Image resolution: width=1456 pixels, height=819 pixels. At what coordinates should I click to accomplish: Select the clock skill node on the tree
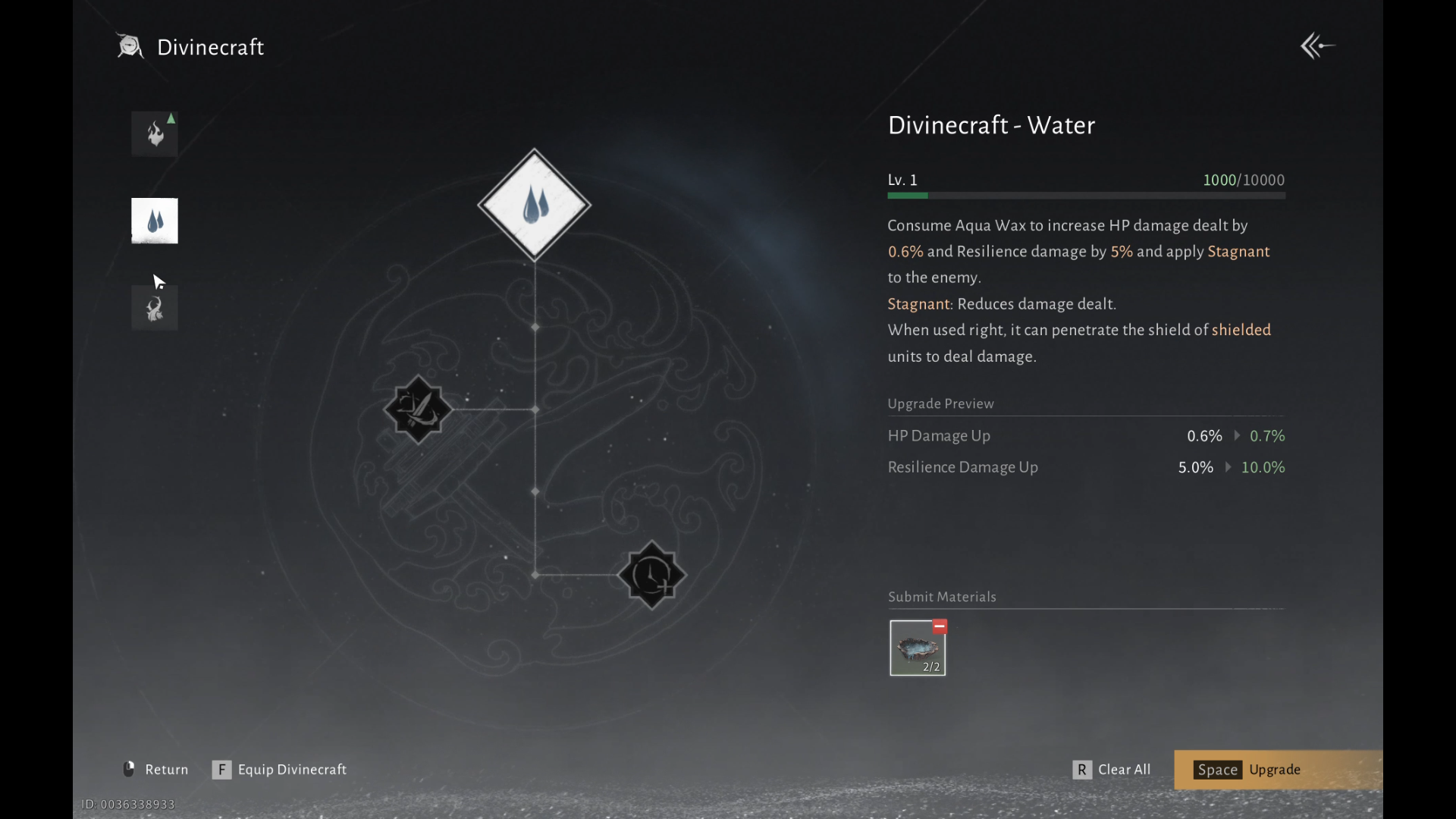651,575
